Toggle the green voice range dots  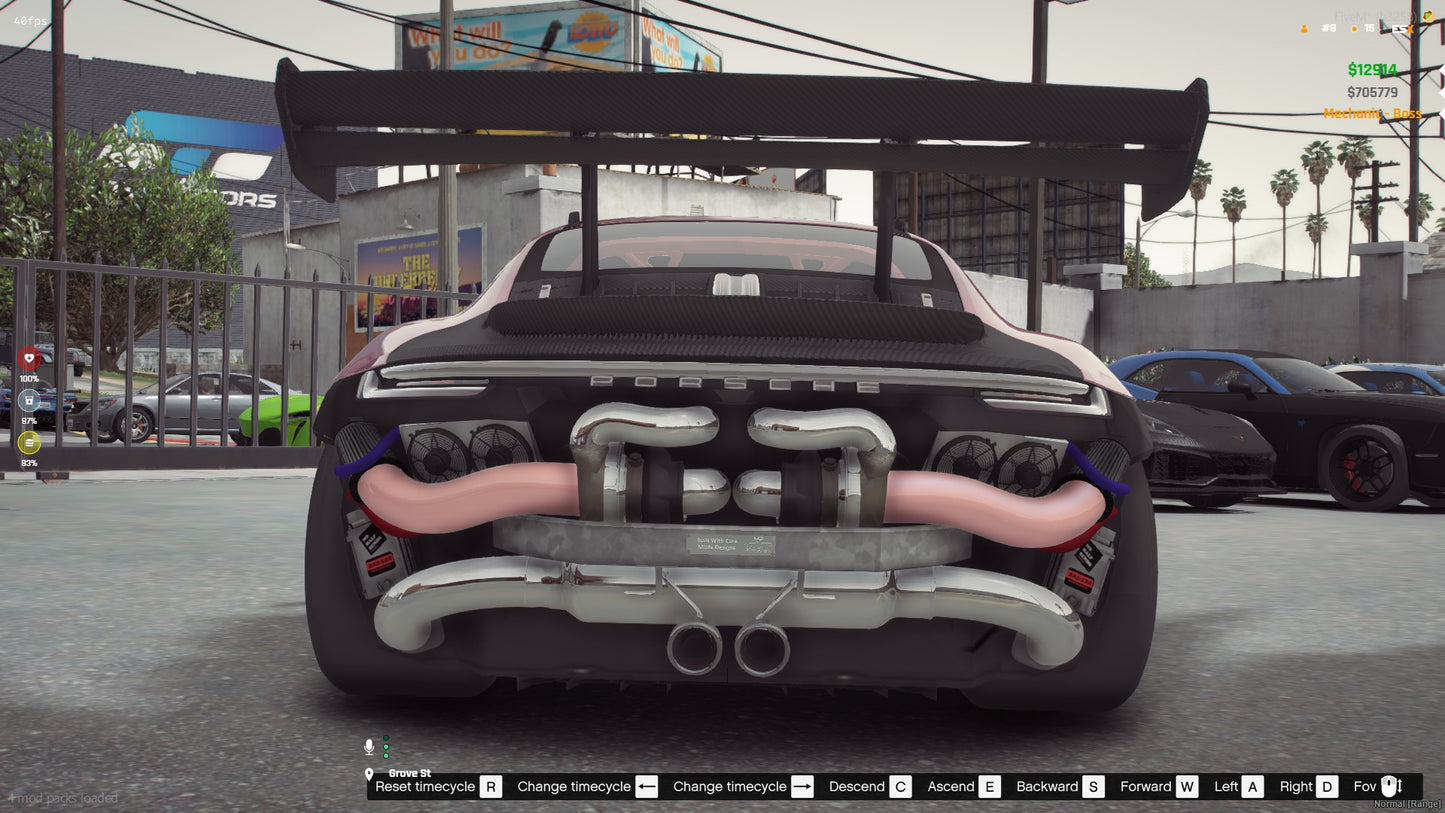[x=385, y=747]
